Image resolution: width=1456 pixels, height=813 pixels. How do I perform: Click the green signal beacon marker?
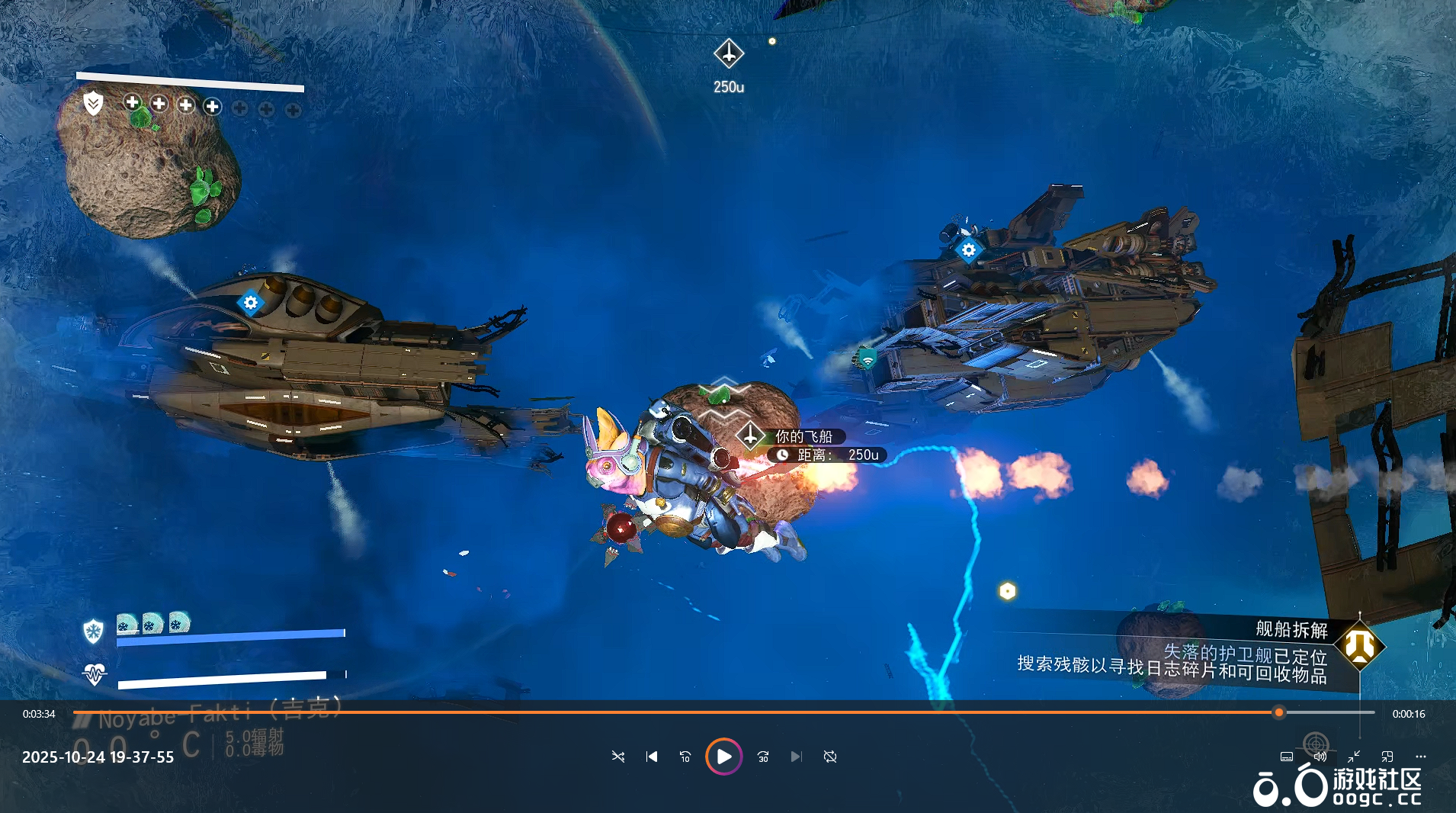point(868,358)
